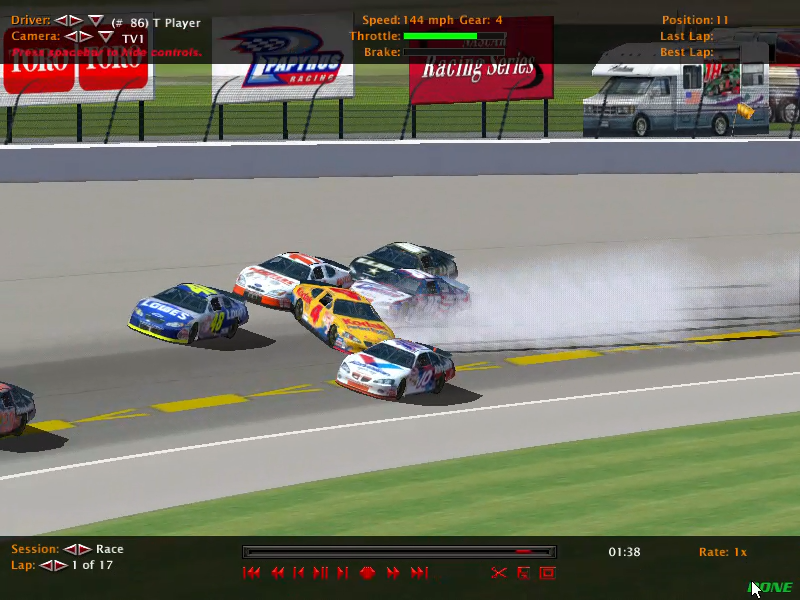The height and width of the screenshot is (600, 800).
Task: Click the replay timeline progress bar
Action: click(x=399, y=551)
